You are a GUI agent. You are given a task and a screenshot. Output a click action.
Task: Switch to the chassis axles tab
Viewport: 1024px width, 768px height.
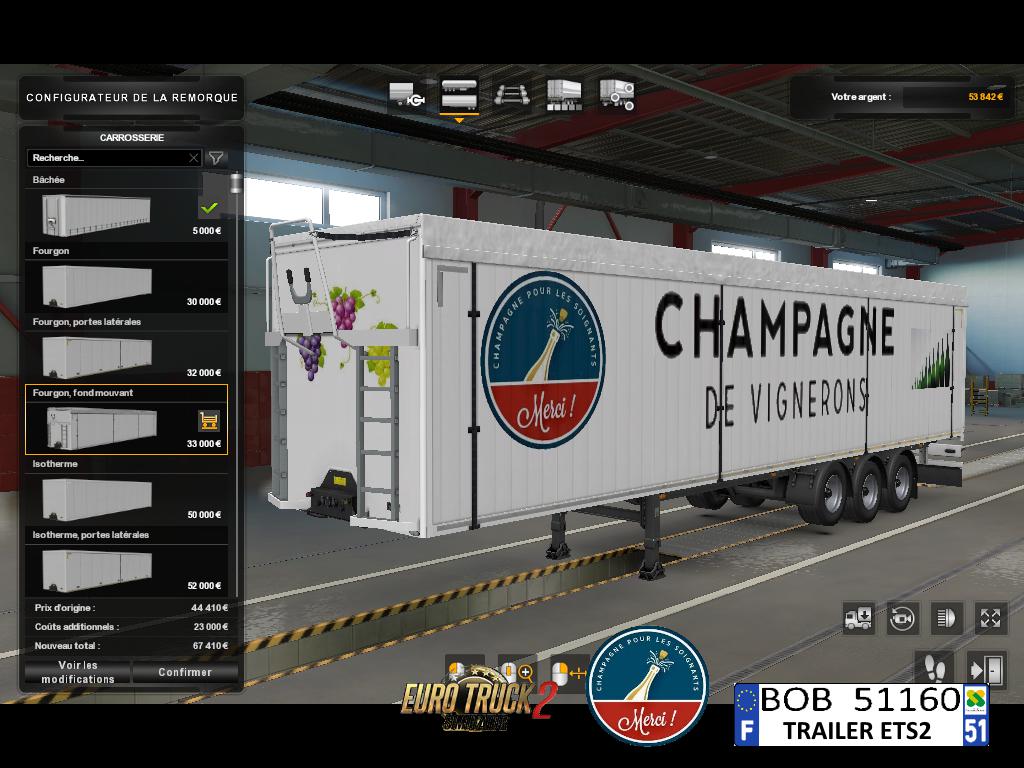[512, 96]
